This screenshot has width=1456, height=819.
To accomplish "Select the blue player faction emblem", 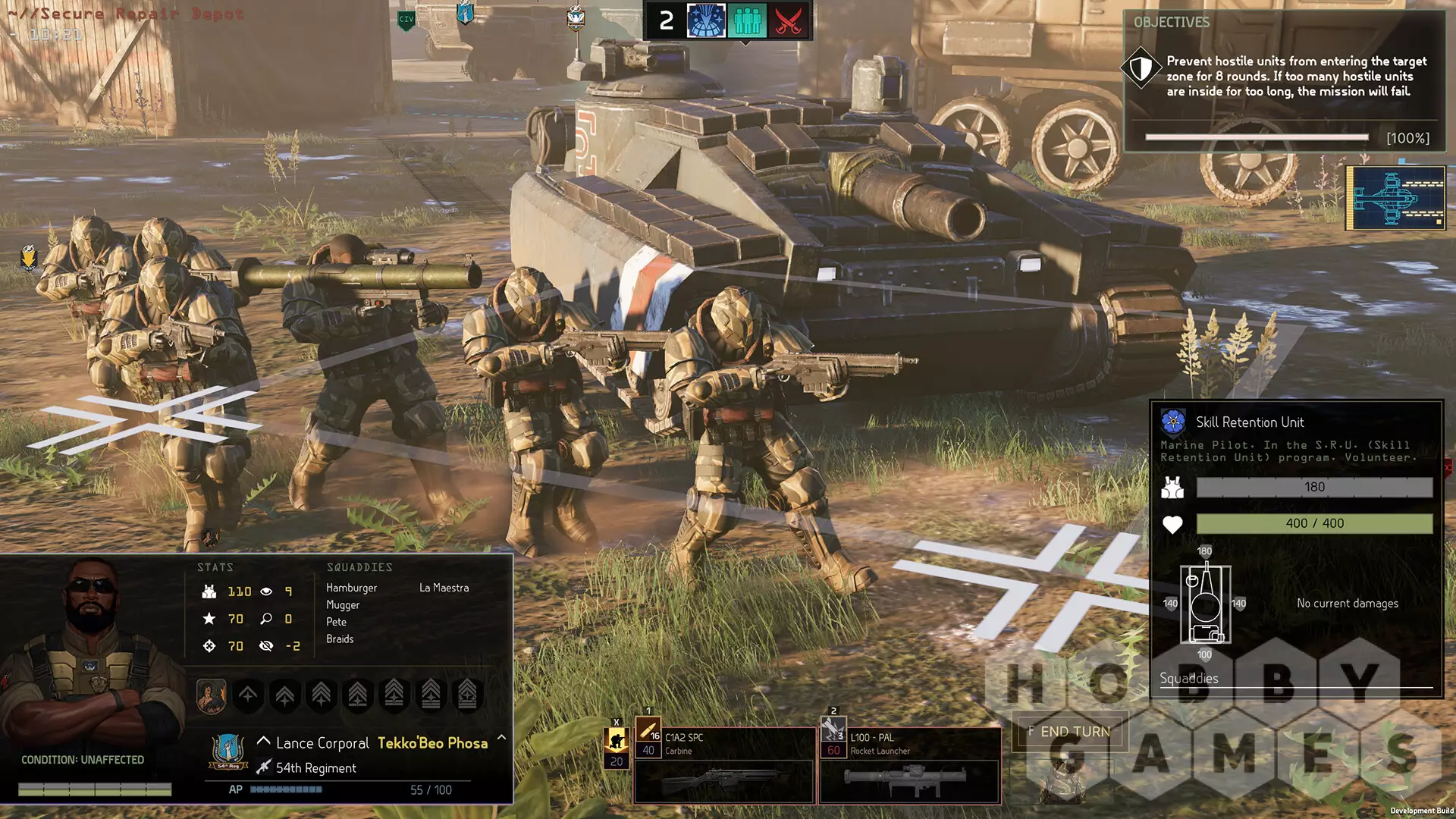I will [x=706, y=20].
